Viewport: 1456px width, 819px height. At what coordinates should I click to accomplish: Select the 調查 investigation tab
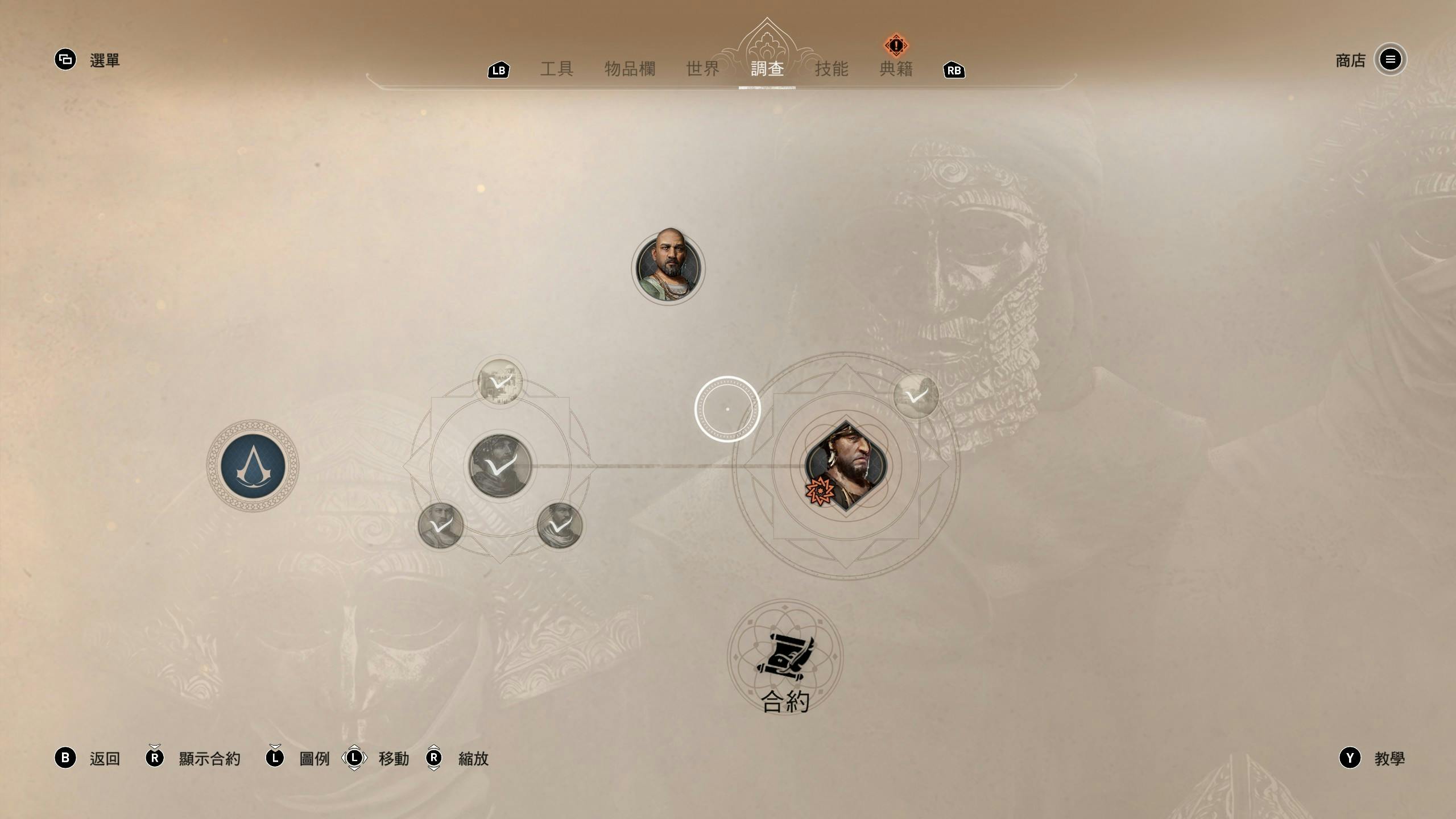pyautogui.click(x=767, y=69)
